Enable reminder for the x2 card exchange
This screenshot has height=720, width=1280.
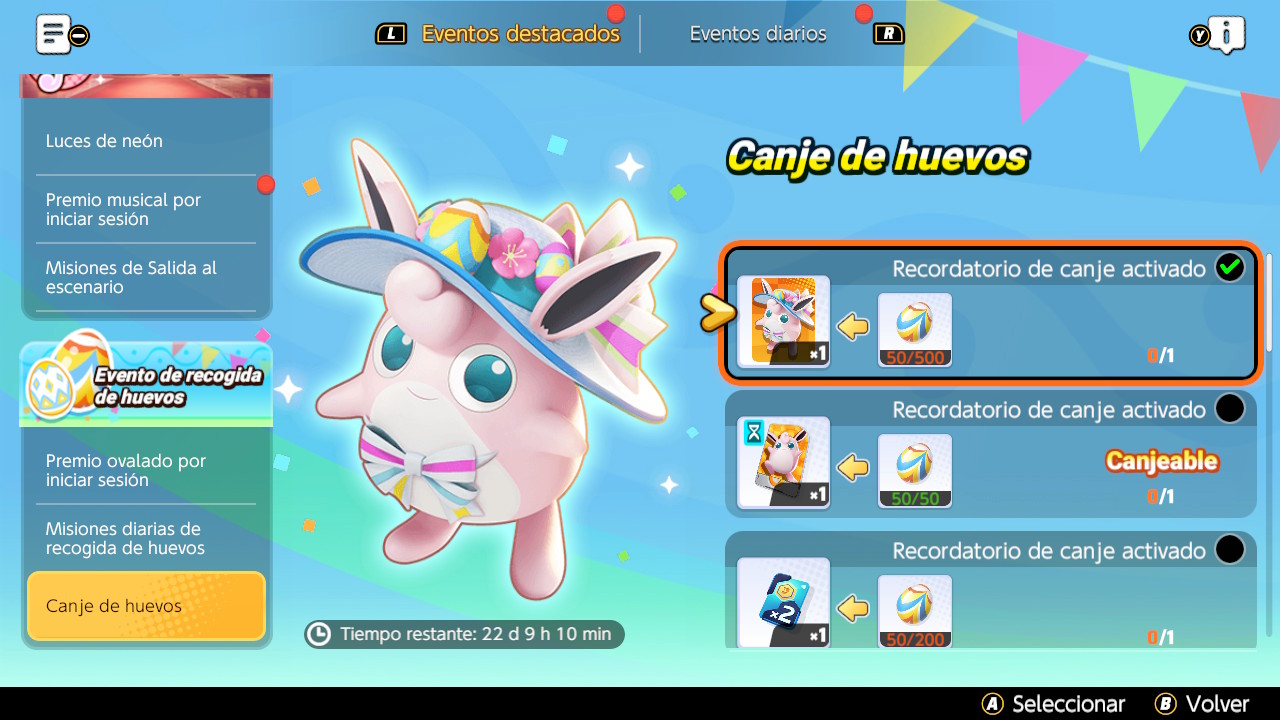[x=1229, y=550]
